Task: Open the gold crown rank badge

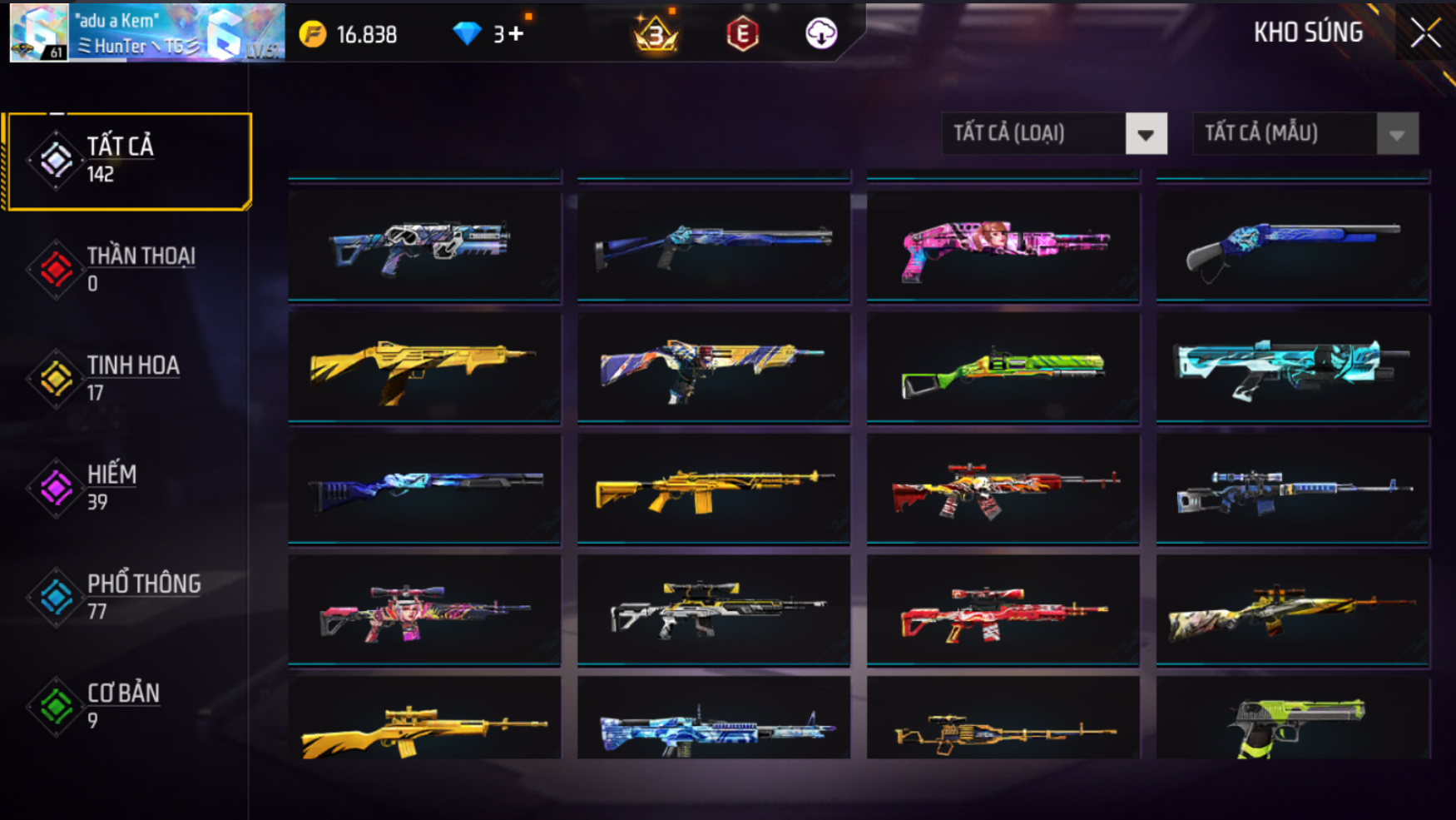Action: pyautogui.click(x=656, y=34)
